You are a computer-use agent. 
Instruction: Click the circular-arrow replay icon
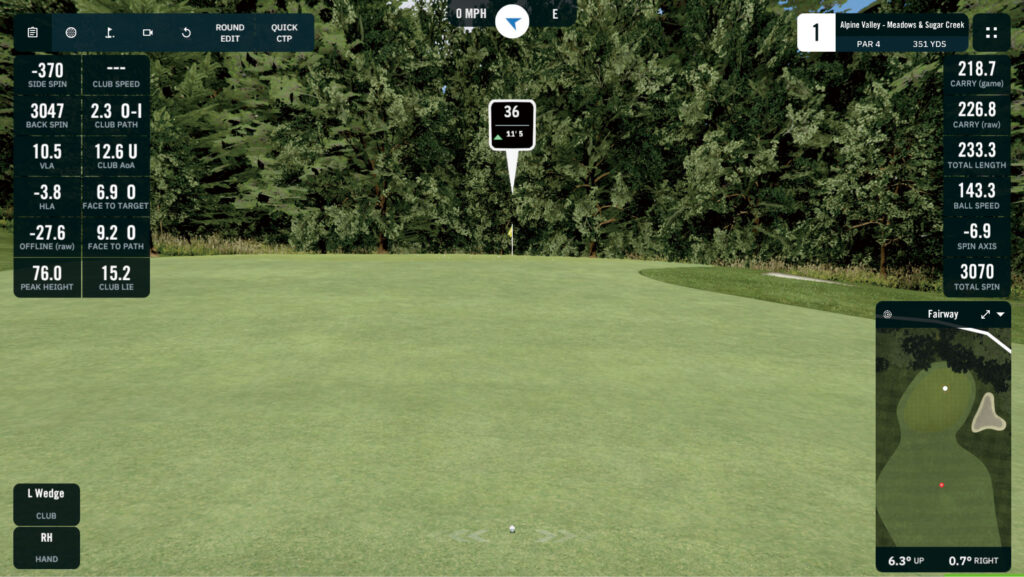[x=186, y=32]
